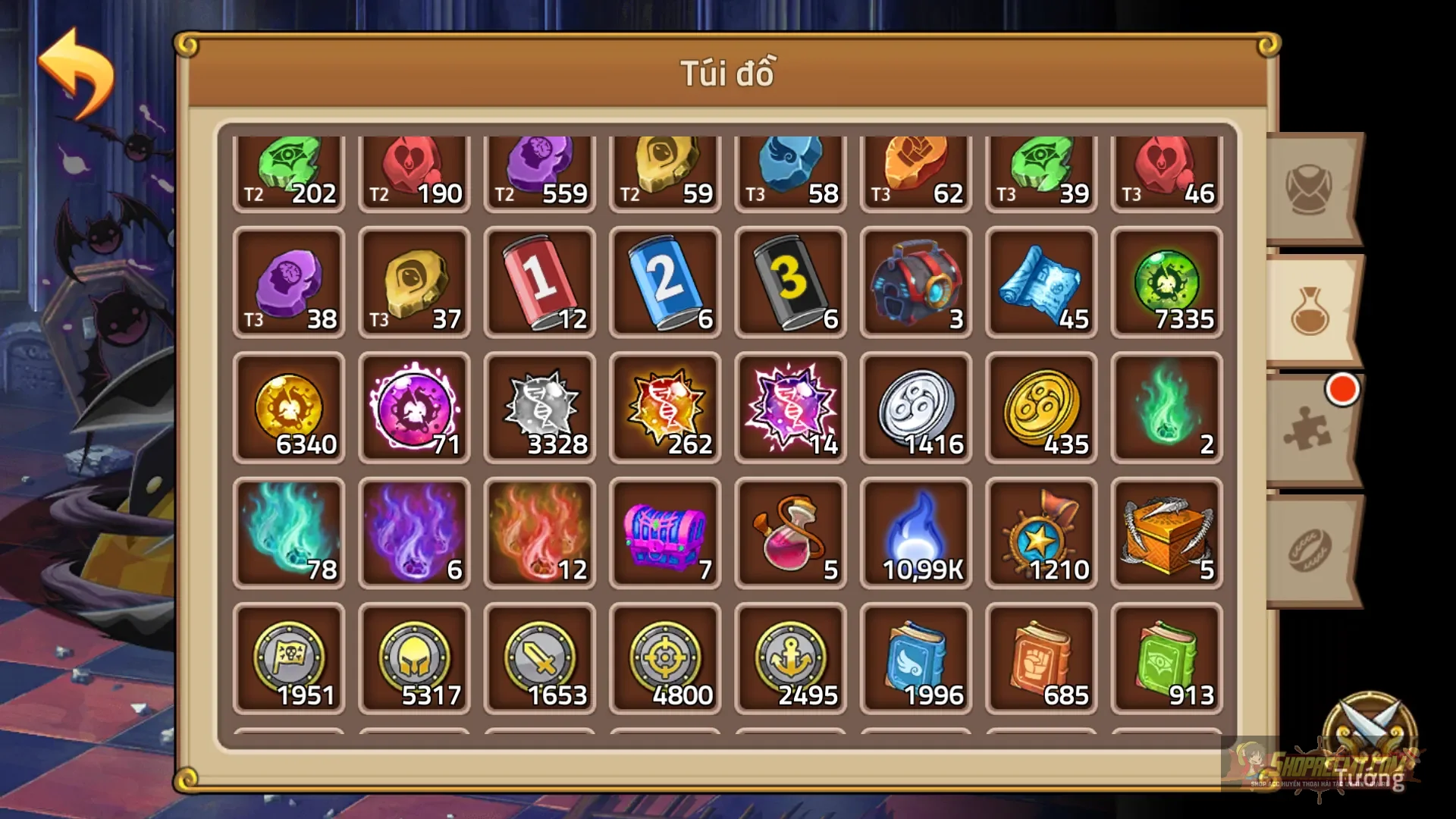This screenshot has height=819, width=1456.
Task: Select the blue energy can numbered 2
Action: point(665,281)
